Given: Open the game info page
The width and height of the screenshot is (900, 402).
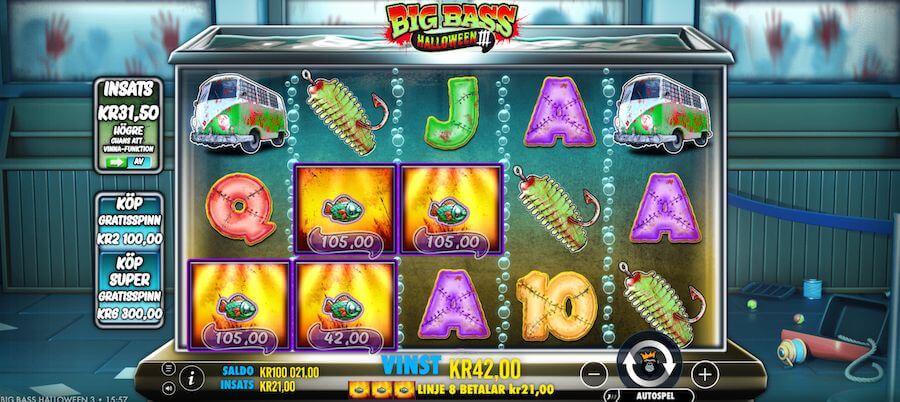Looking at the screenshot, I should pos(190,378).
